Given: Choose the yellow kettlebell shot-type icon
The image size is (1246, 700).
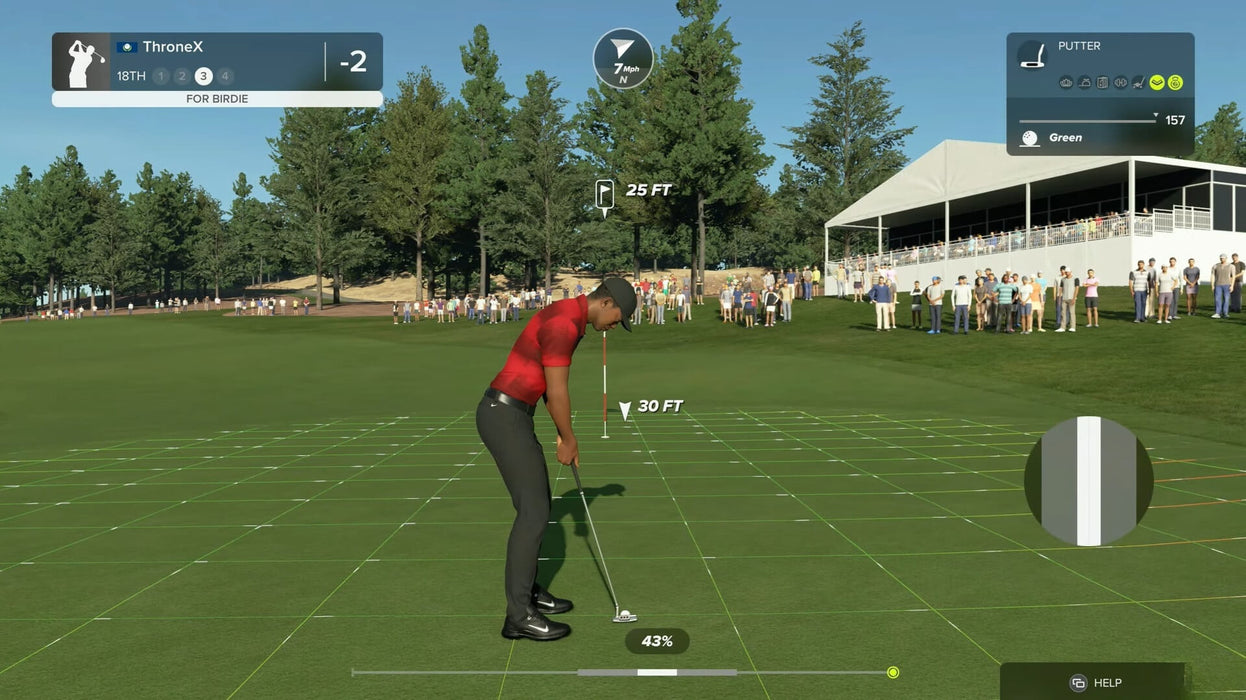Looking at the screenshot, I should click(1175, 83).
